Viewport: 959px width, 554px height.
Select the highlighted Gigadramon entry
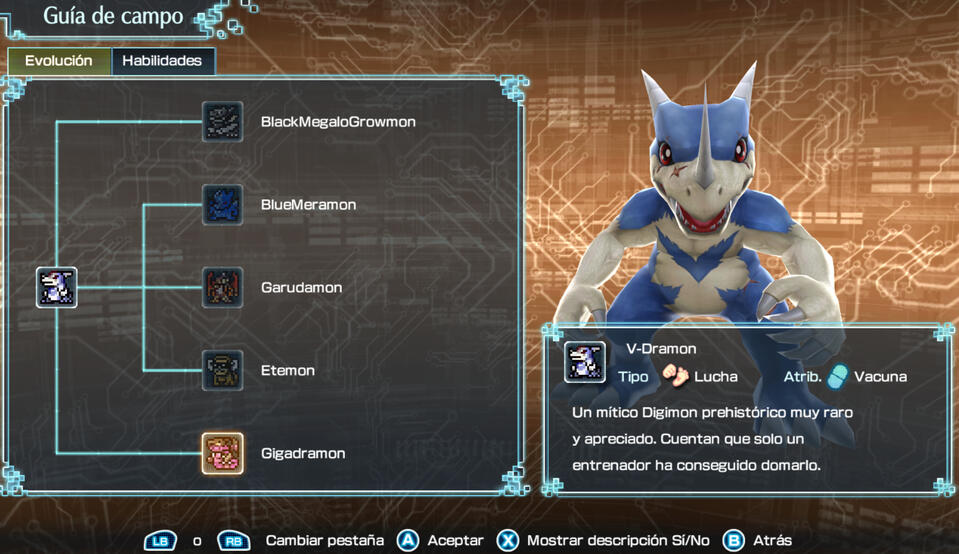(222, 453)
